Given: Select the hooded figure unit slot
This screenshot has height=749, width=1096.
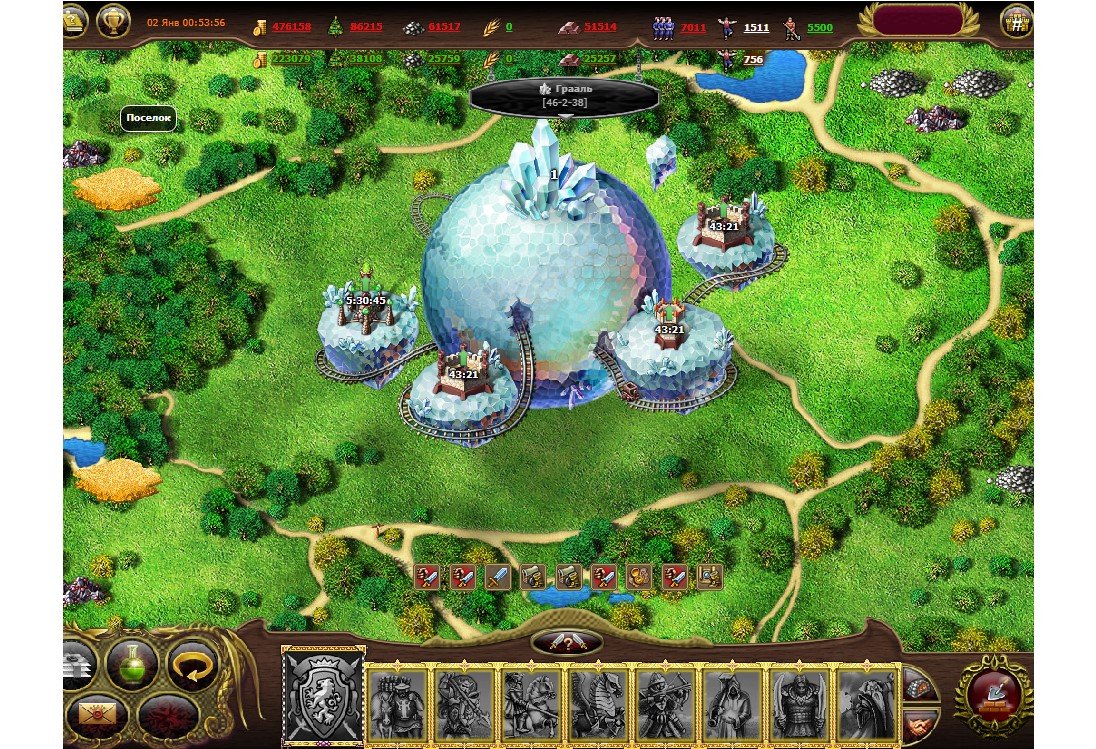Looking at the screenshot, I should pos(734,705).
